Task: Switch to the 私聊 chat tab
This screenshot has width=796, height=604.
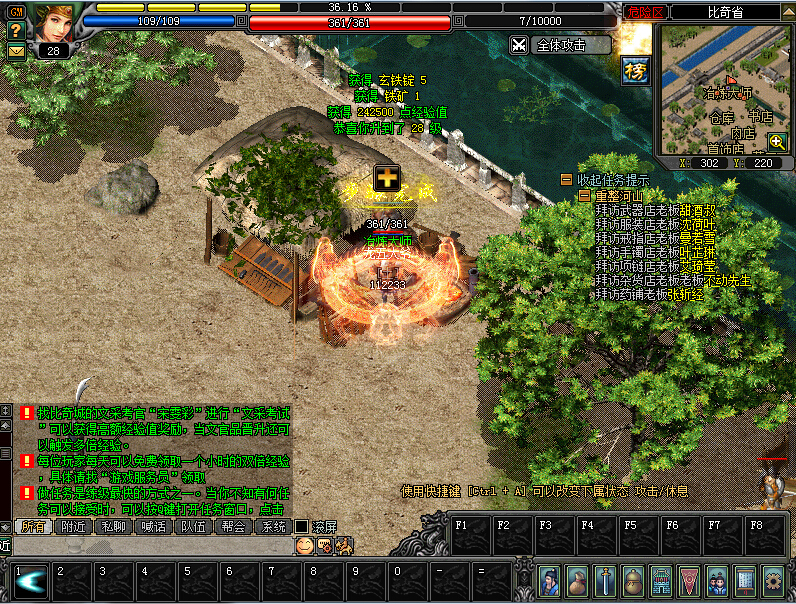Action: point(114,527)
